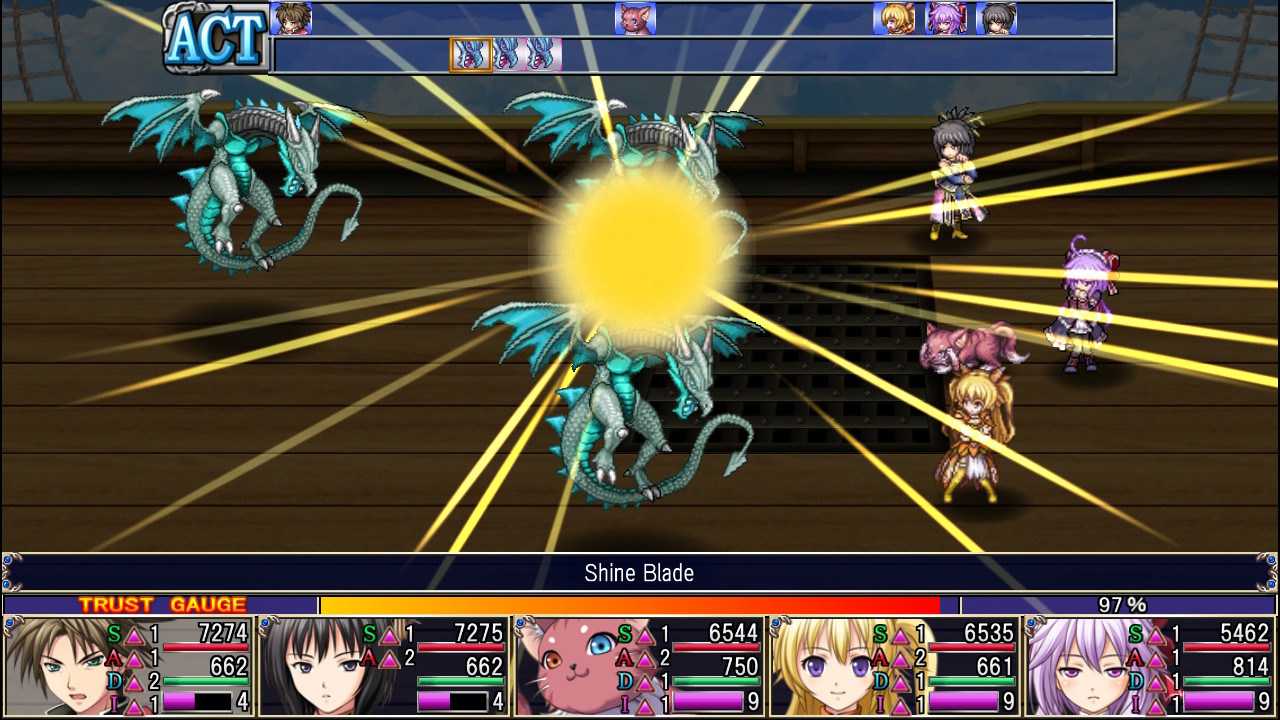Select the highlighted dragon icon in the turn bar
The image size is (1280, 720).
click(470, 52)
